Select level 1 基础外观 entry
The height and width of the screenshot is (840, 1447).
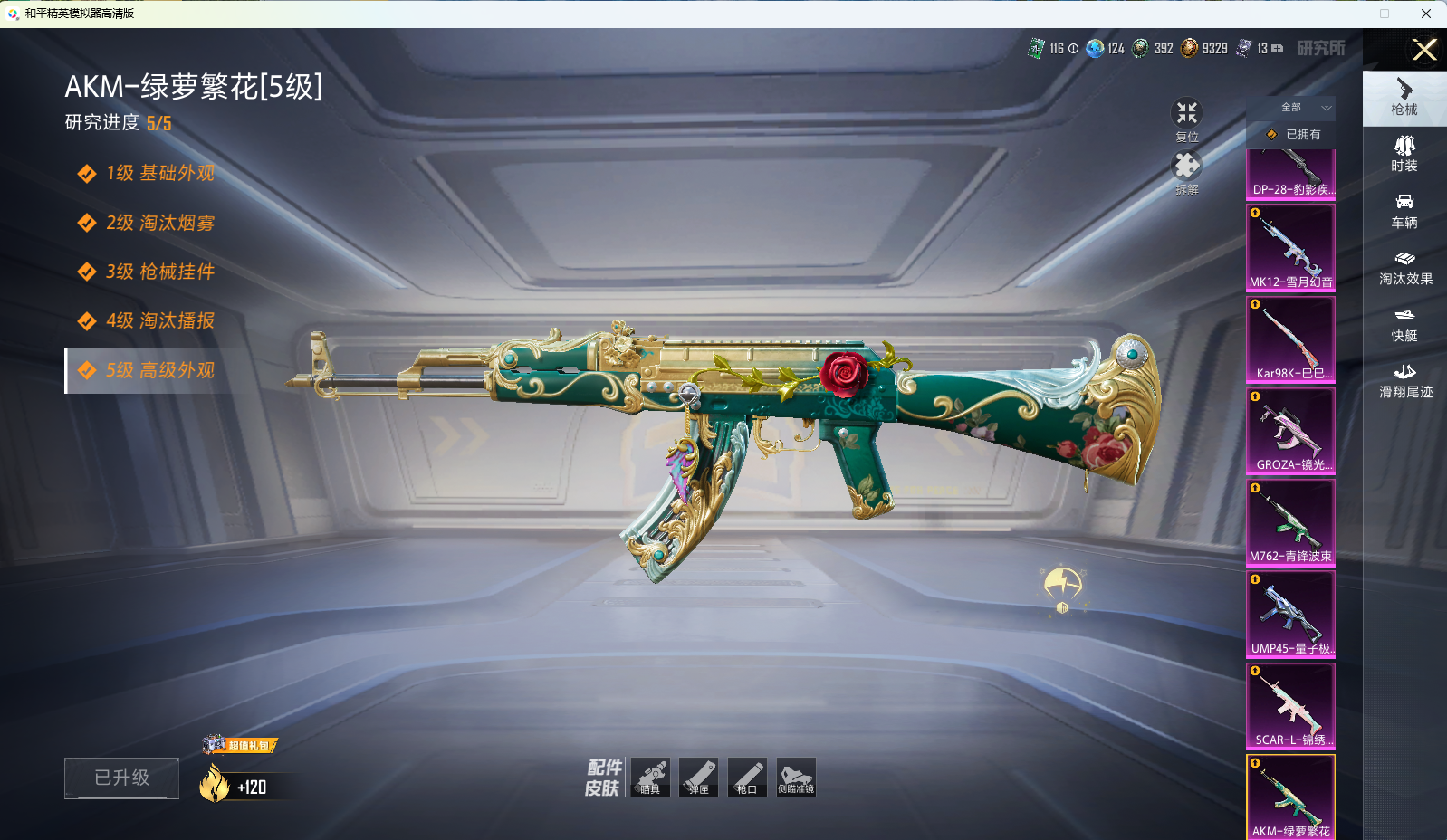coord(159,173)
